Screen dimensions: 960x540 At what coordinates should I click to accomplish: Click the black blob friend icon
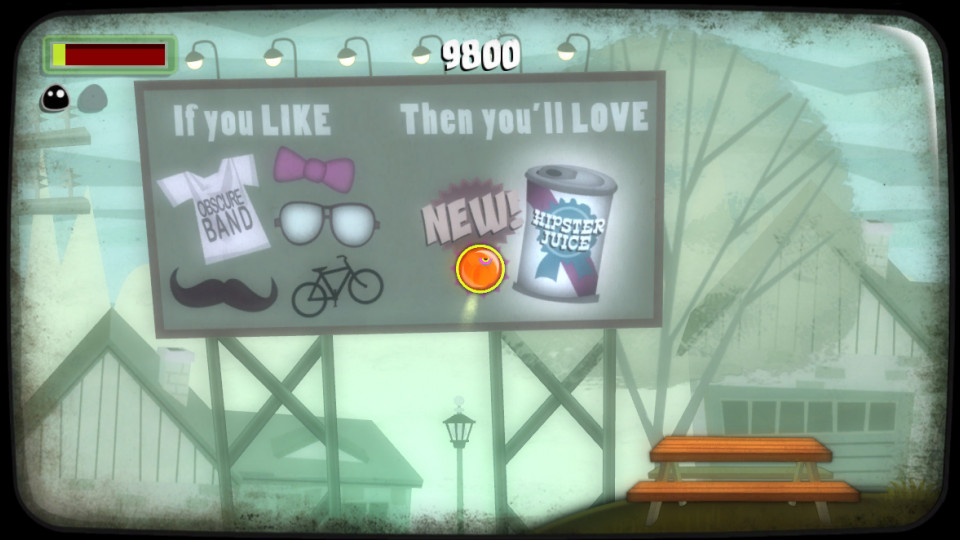tap(55, 97)
